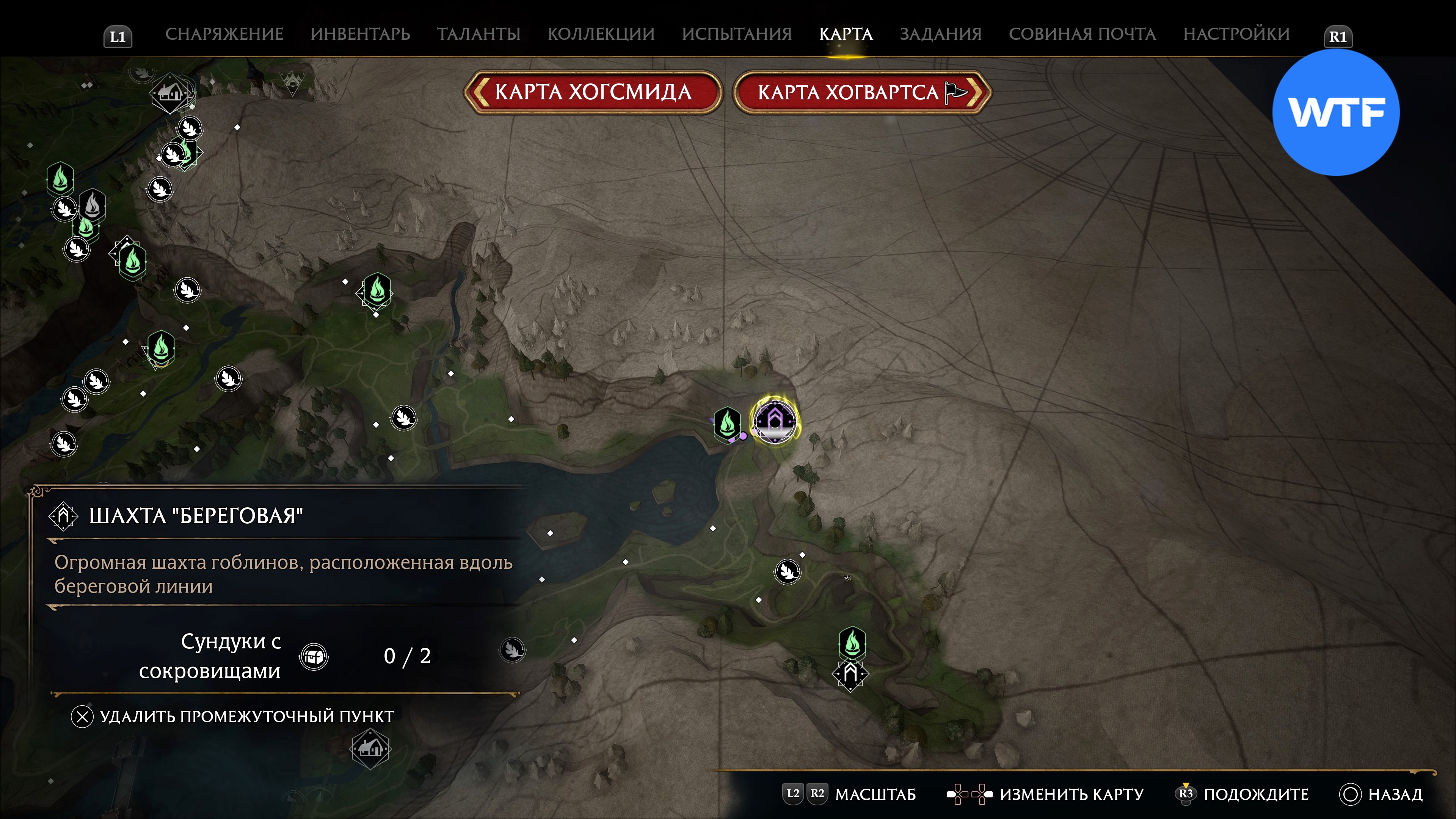The width and height of the screenshot is (1456, 819).
Task: Select the highlighted purple mine marker
Action: (775, 421)
